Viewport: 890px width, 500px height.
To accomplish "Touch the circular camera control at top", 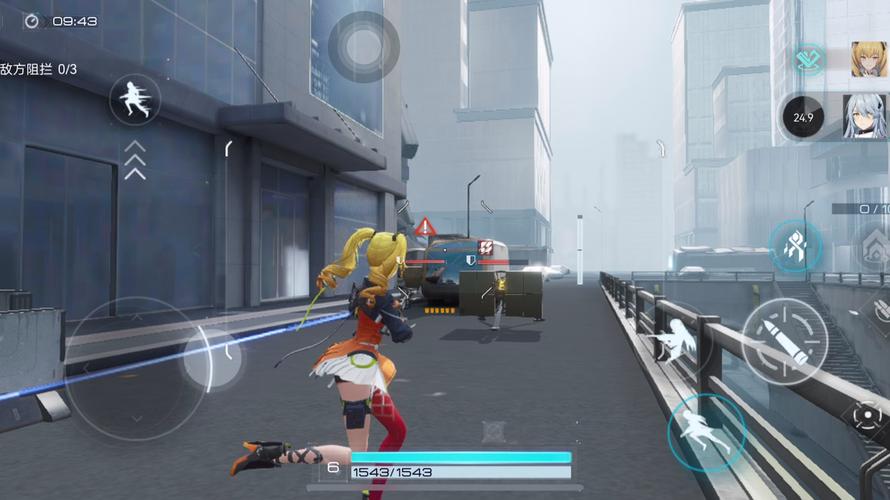I will coord(364,46).
